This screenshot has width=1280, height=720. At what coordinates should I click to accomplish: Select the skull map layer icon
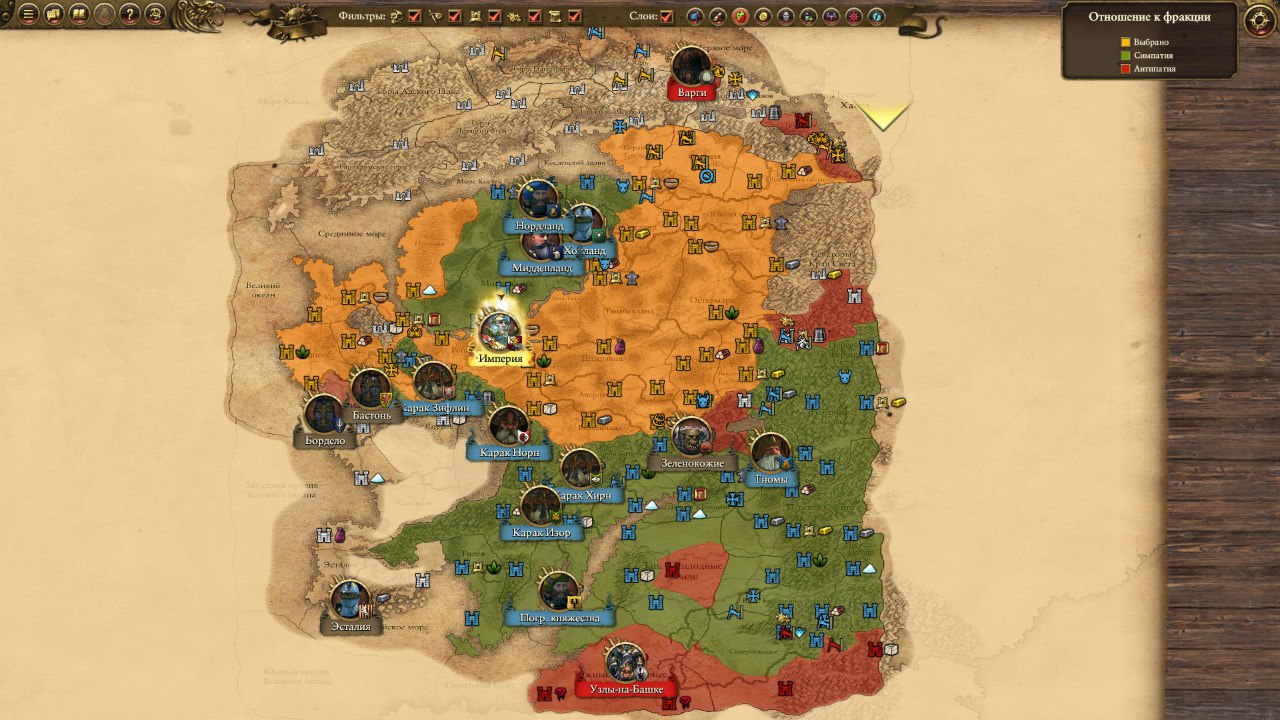pyautogui.click(x=786, y=16)
